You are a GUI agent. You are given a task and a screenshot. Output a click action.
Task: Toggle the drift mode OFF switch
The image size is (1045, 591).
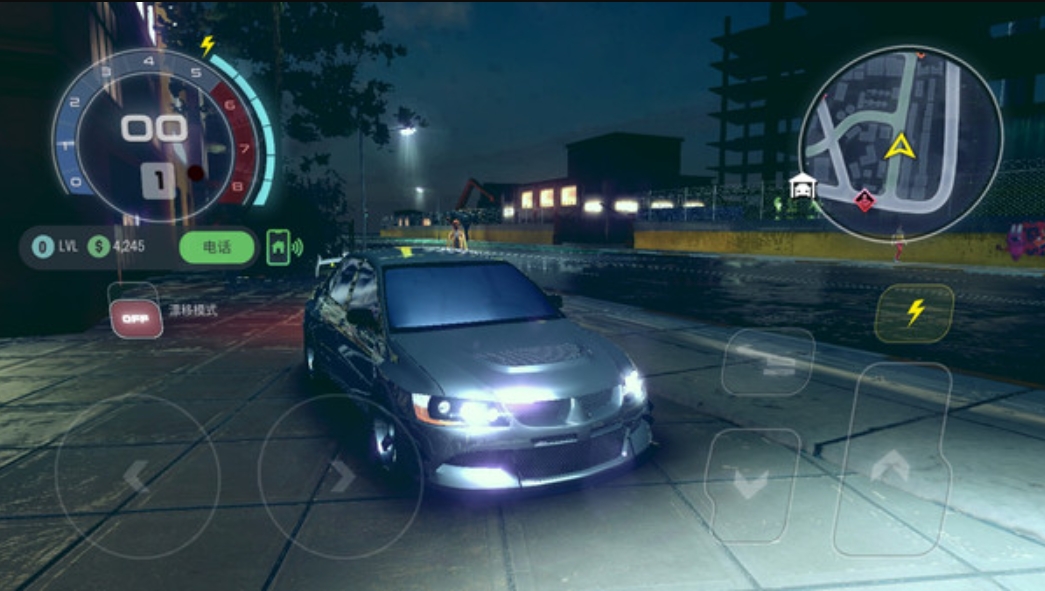[x=135, y=318]
